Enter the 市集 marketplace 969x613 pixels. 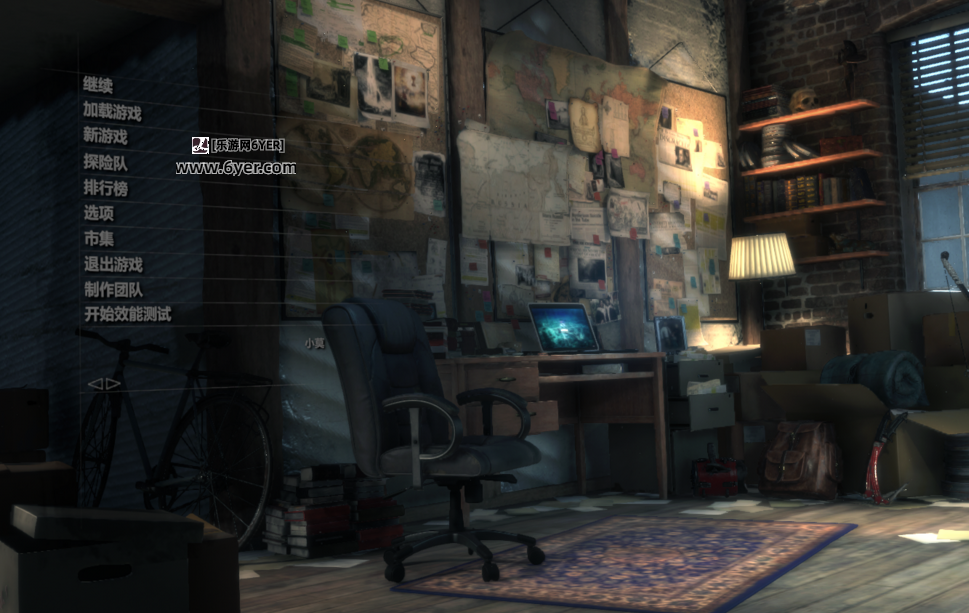click(x=98, y=239)
